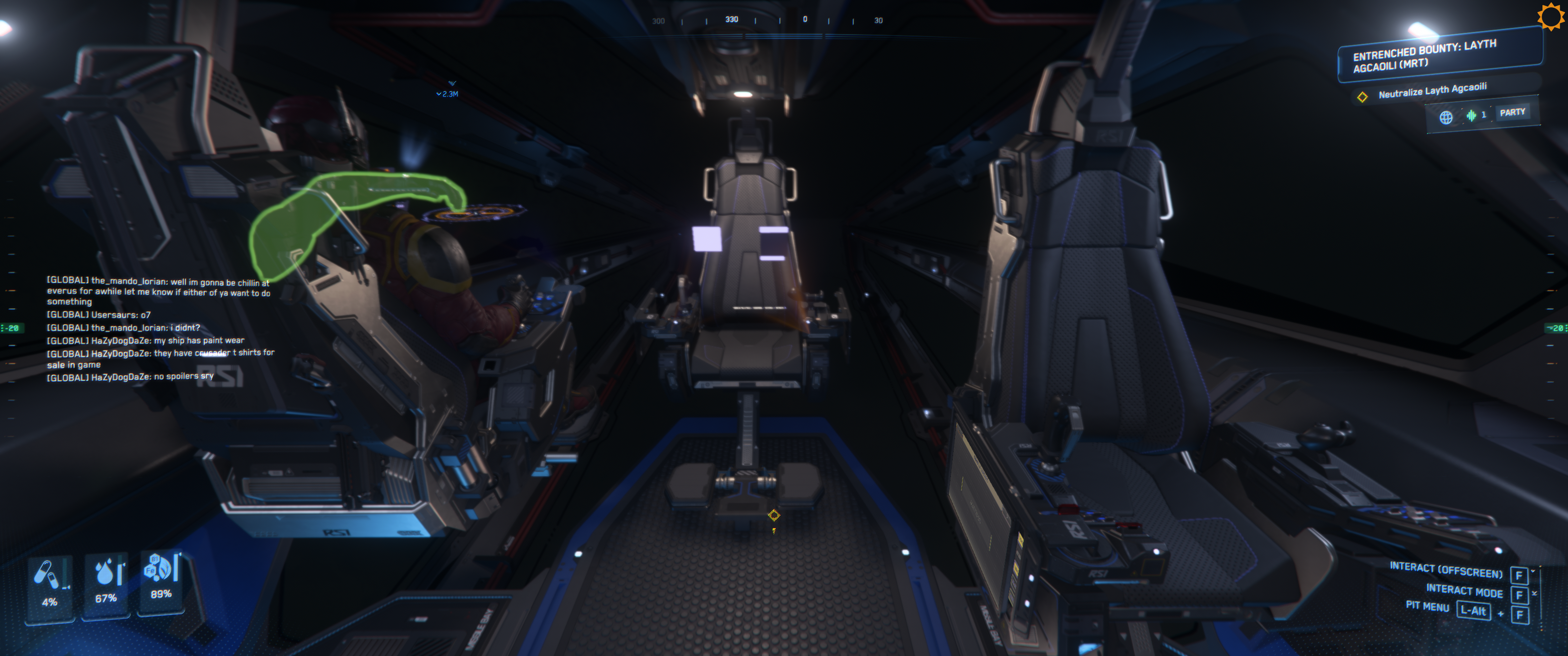
Task: Select the Neutralize Layth Agcaoili objective
Action: pos(1432,91)
